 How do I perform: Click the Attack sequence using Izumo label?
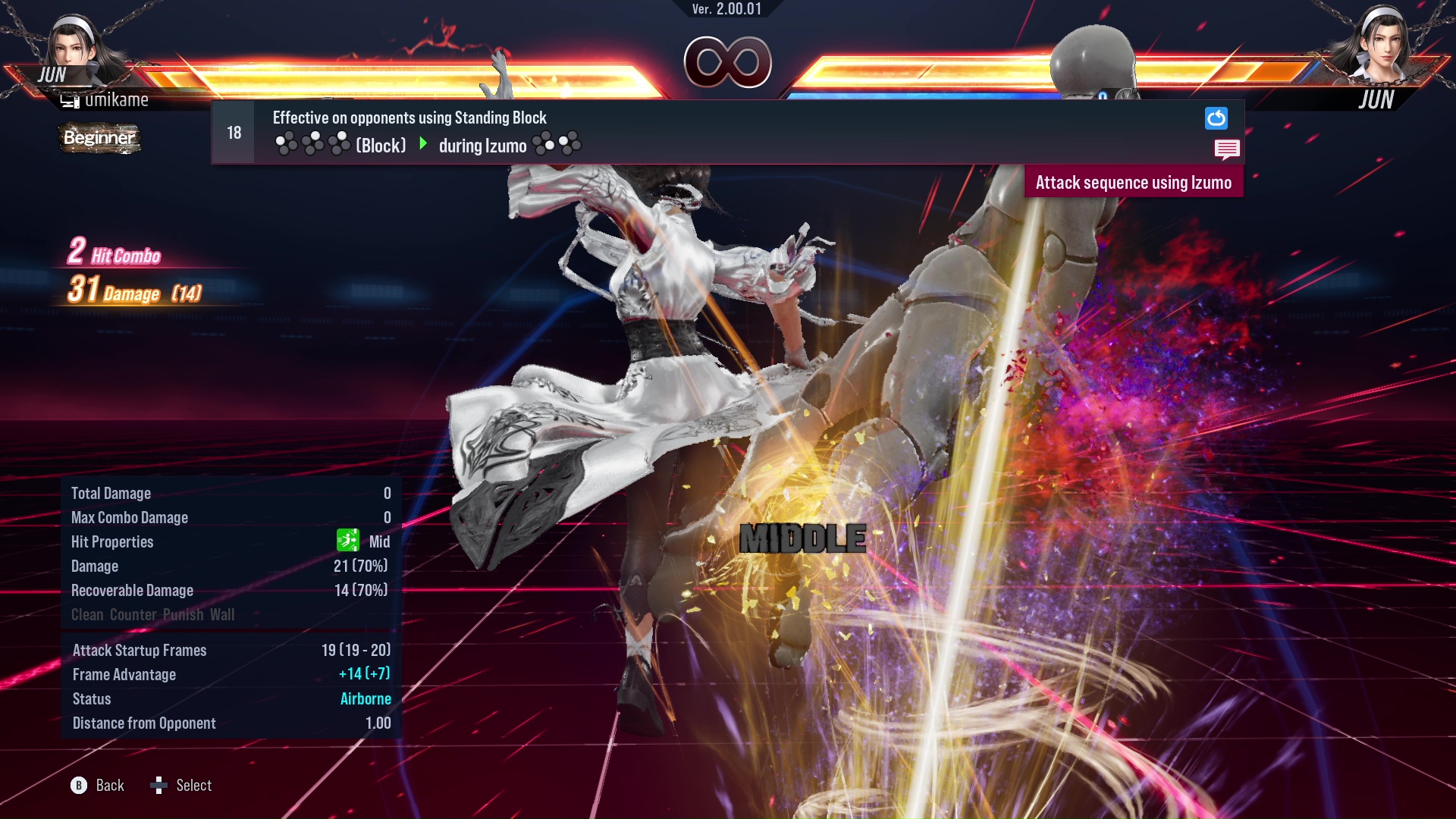(x=1133, y=183)
